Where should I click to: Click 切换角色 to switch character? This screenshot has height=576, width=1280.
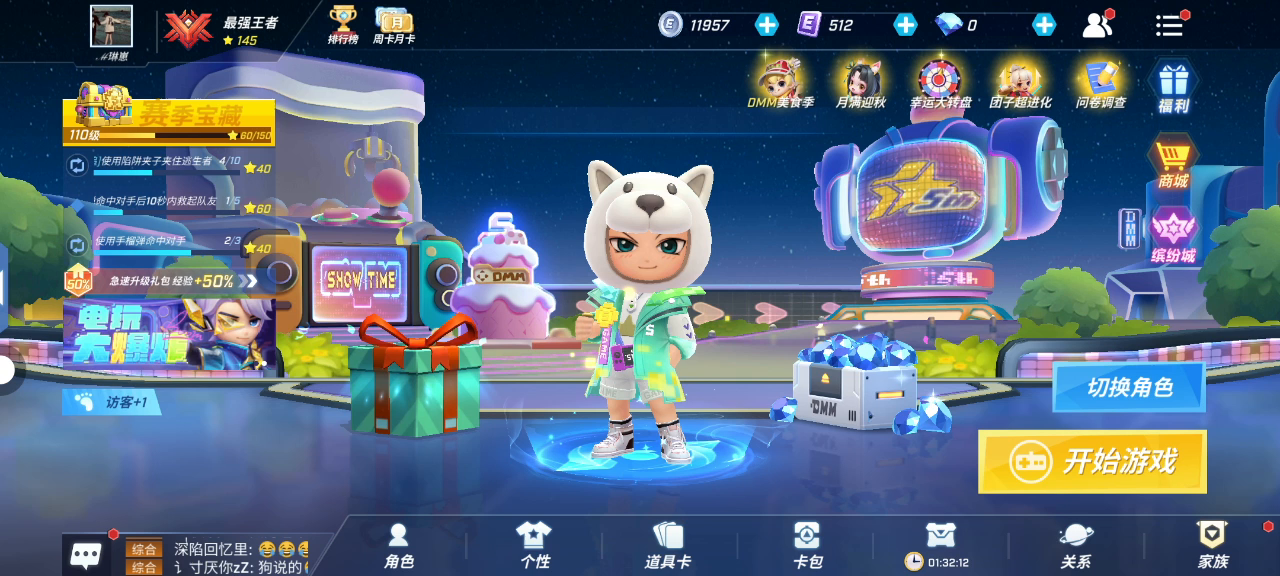tap(1129, 387)
